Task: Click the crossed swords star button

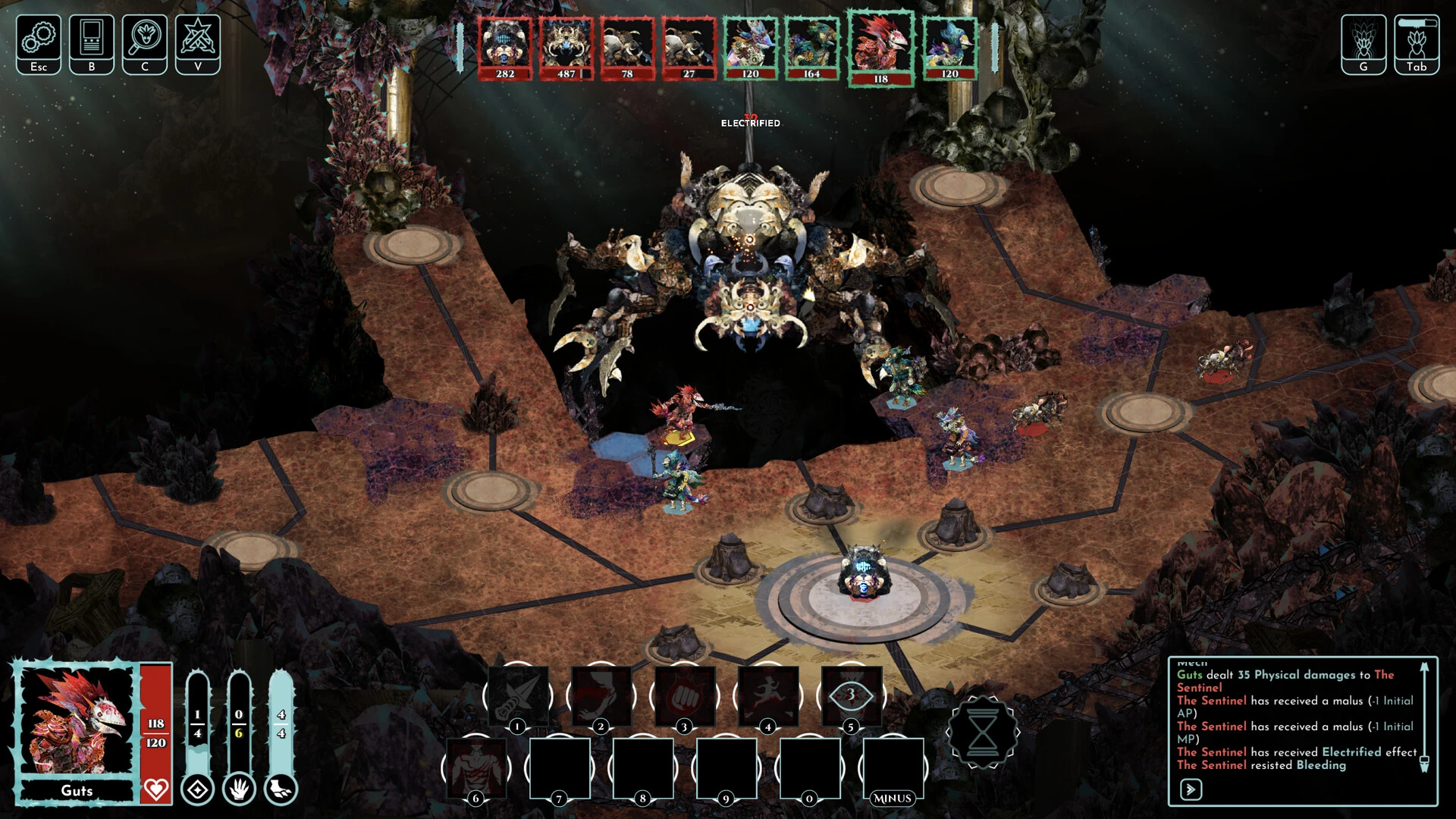Action: coord(198,43)
